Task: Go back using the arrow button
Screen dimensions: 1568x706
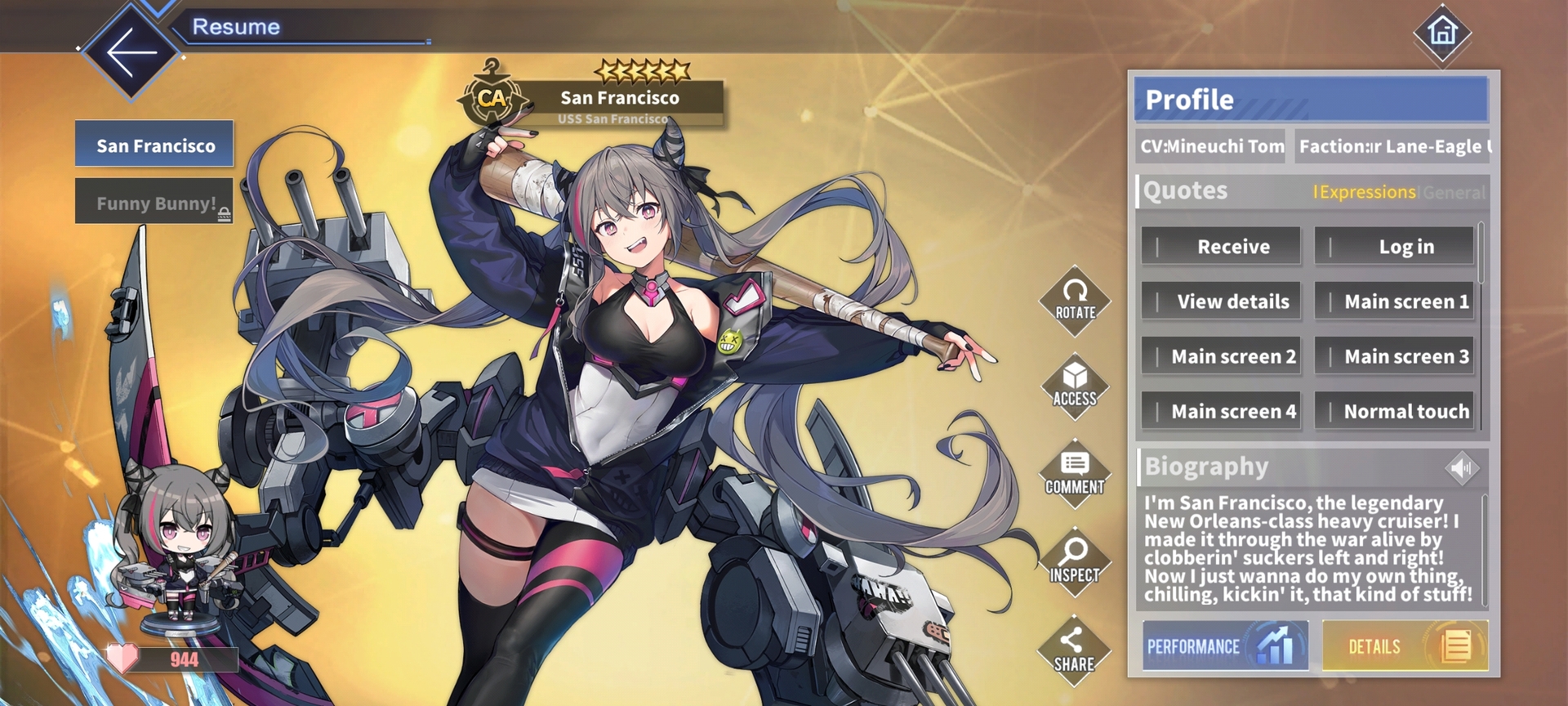Action: point(131,51)
